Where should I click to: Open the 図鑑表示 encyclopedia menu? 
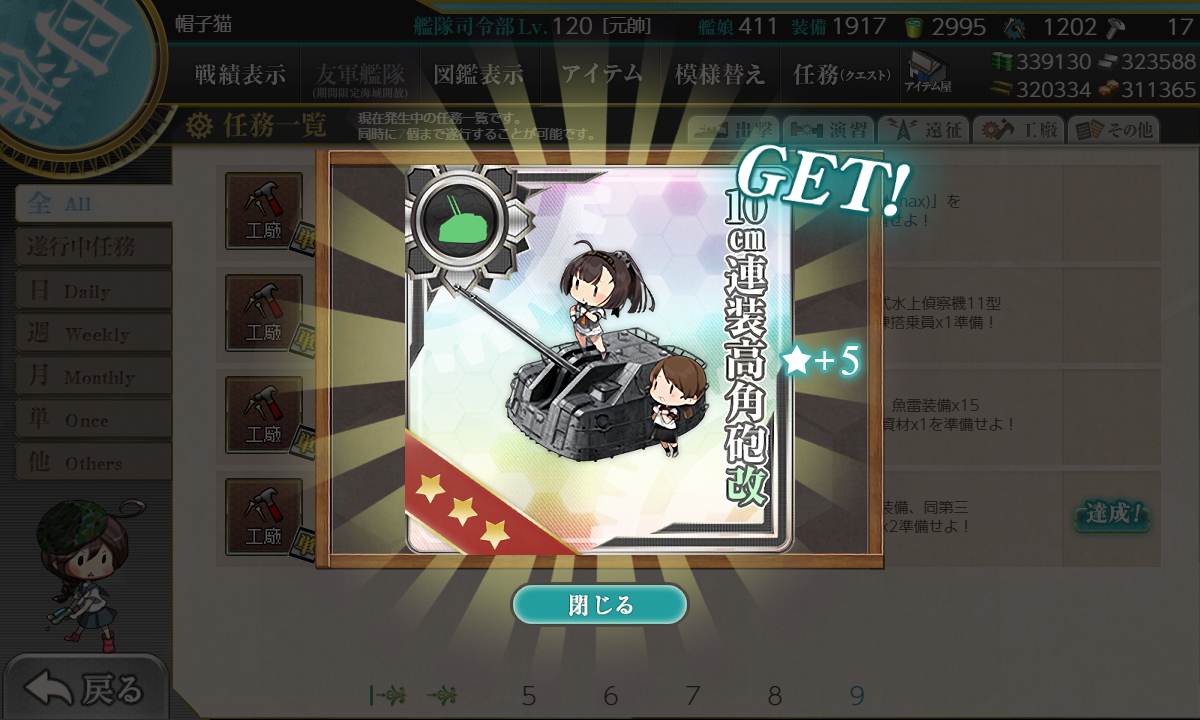point(478,74)
